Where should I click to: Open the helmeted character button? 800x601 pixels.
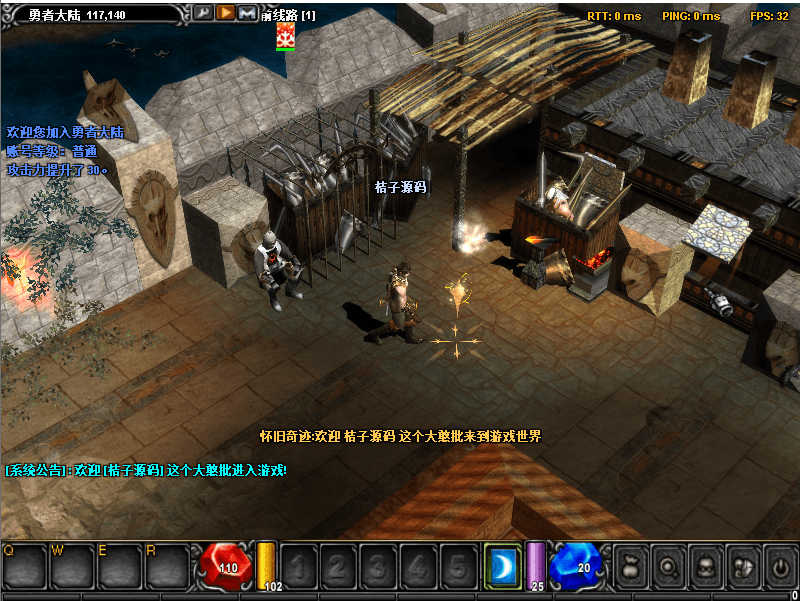(x=706, y=567)
